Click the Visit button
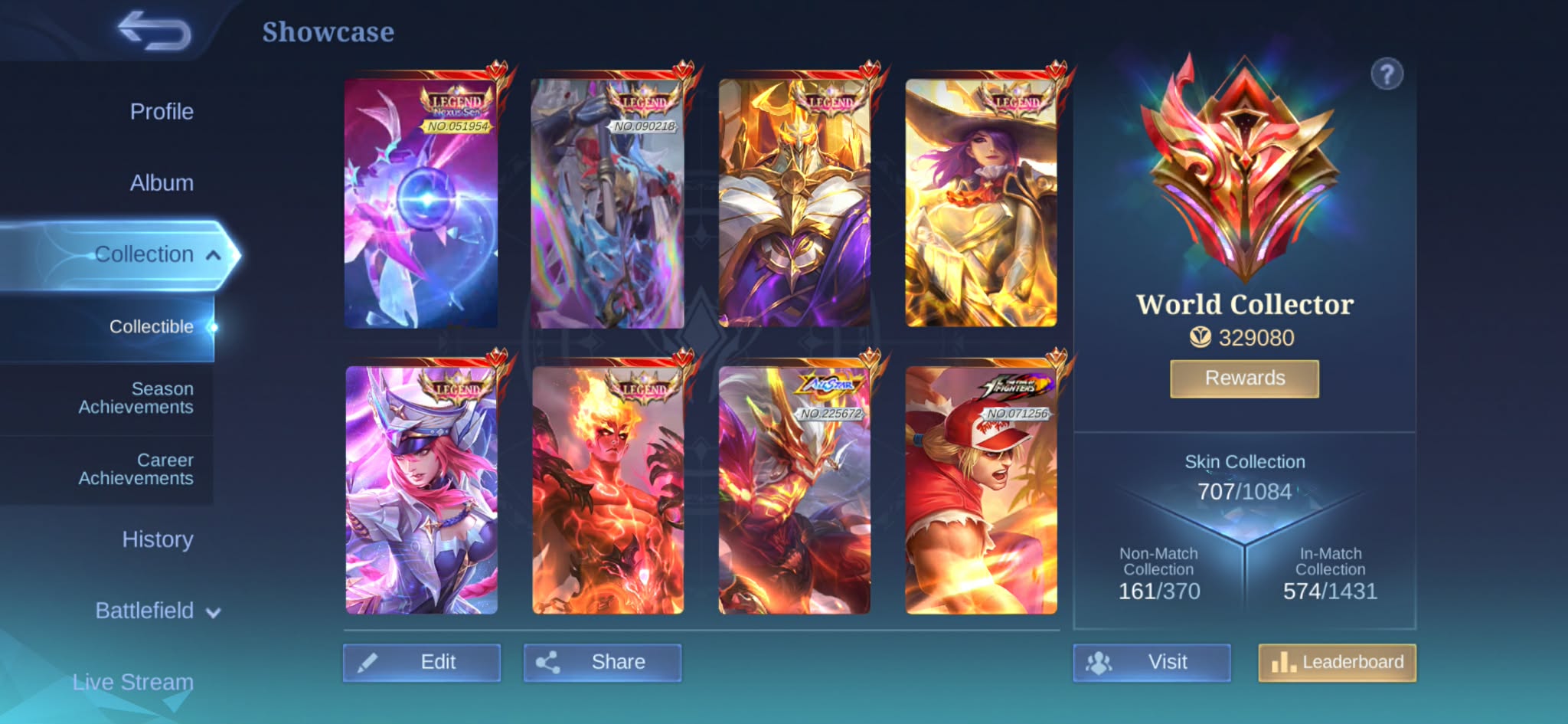The height and width of the screenshot is (724, 1568). (1151, 663)
